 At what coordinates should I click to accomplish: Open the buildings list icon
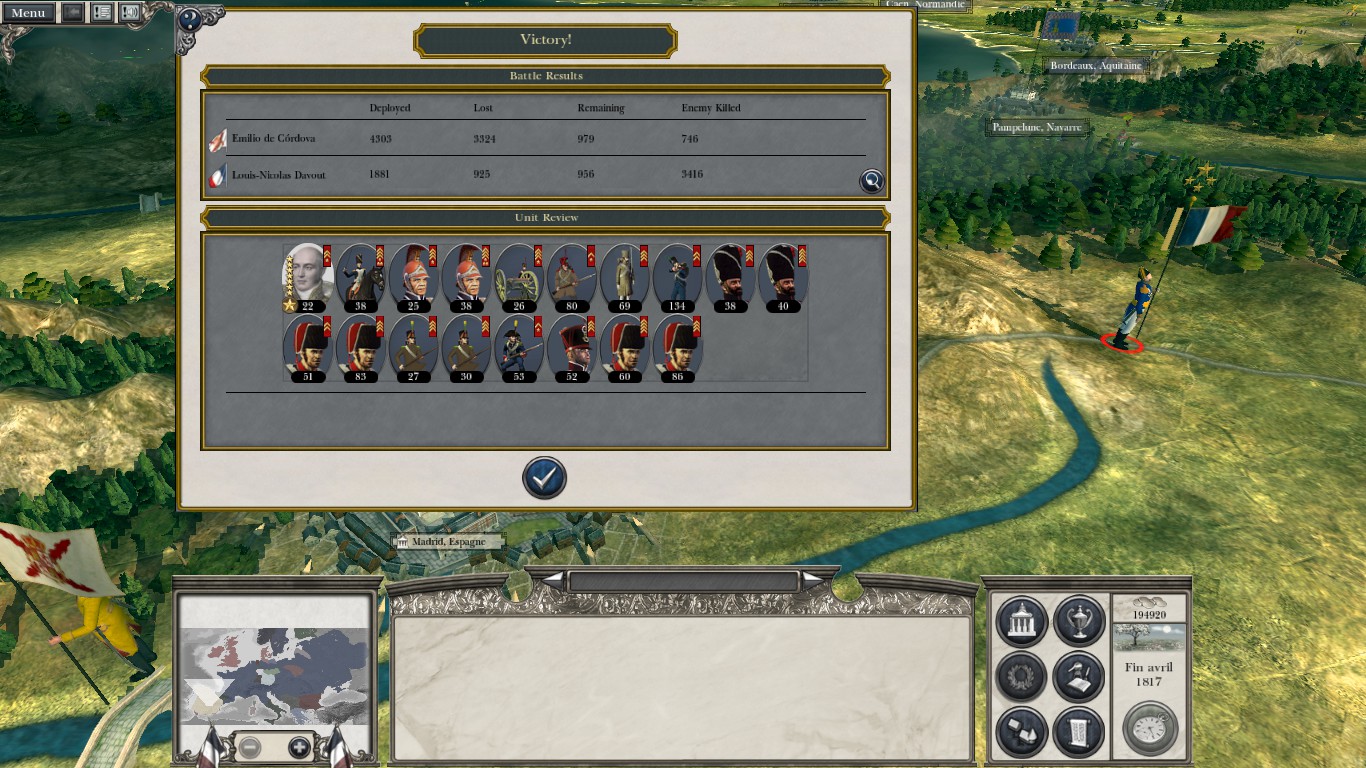[x=1021, y=732]
